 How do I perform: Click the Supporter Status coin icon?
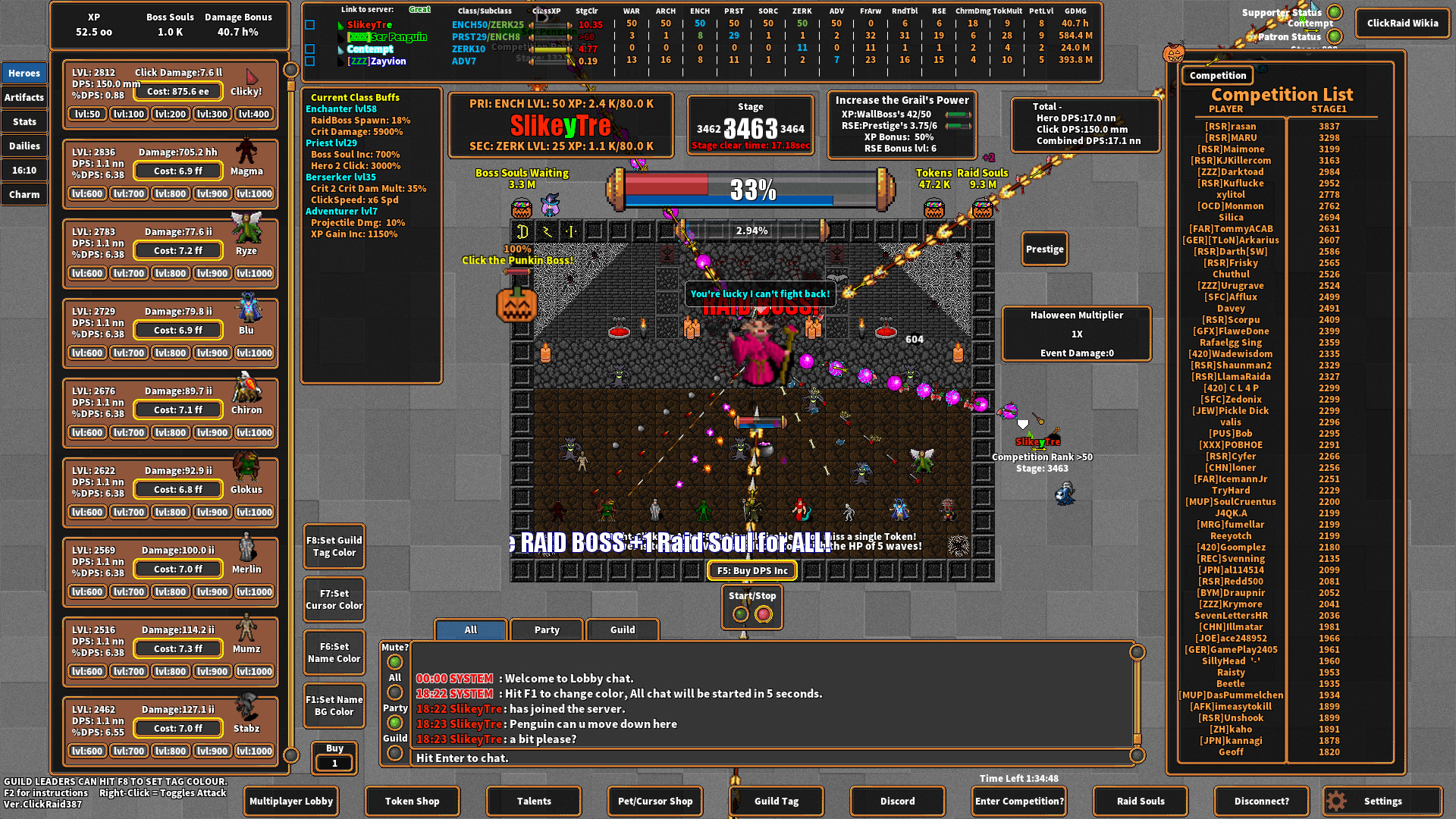pos(1335,12)
